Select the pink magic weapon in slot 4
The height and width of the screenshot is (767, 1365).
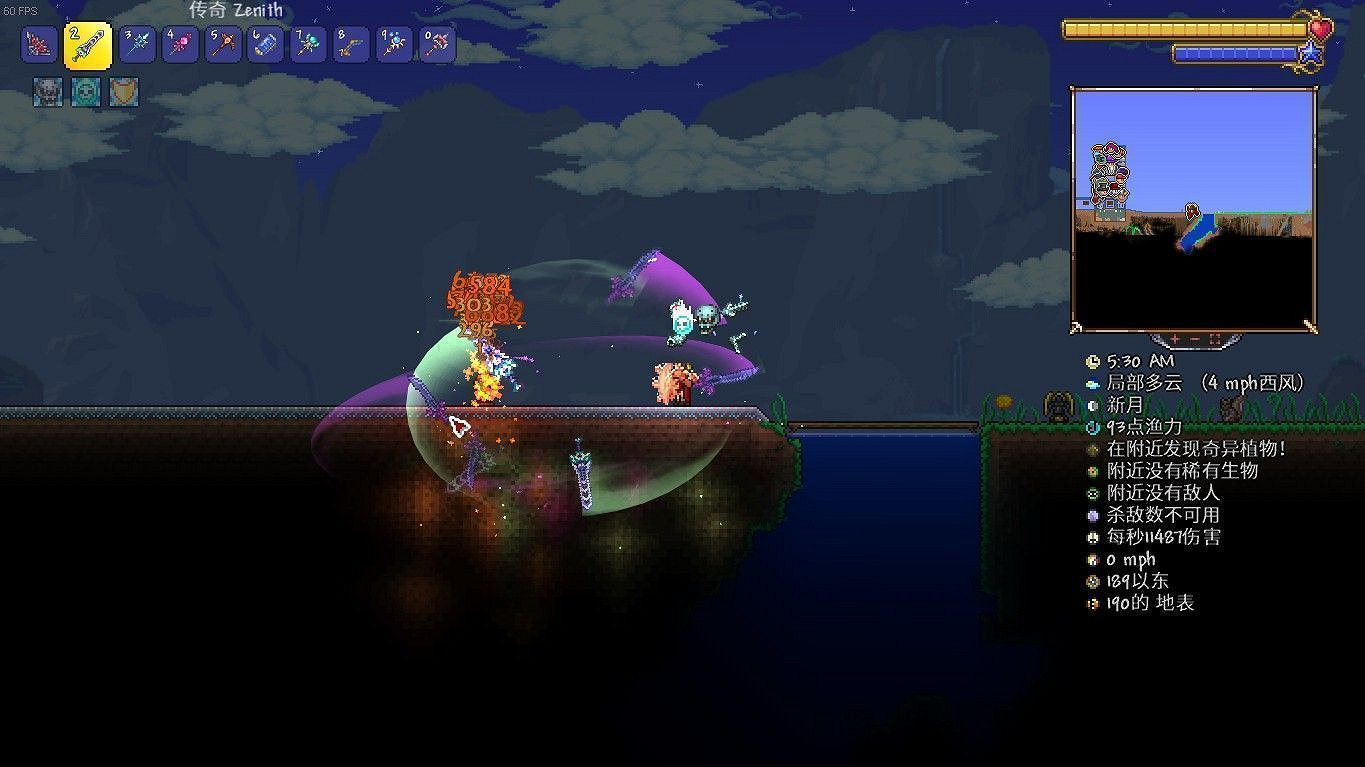coord(180,42)
